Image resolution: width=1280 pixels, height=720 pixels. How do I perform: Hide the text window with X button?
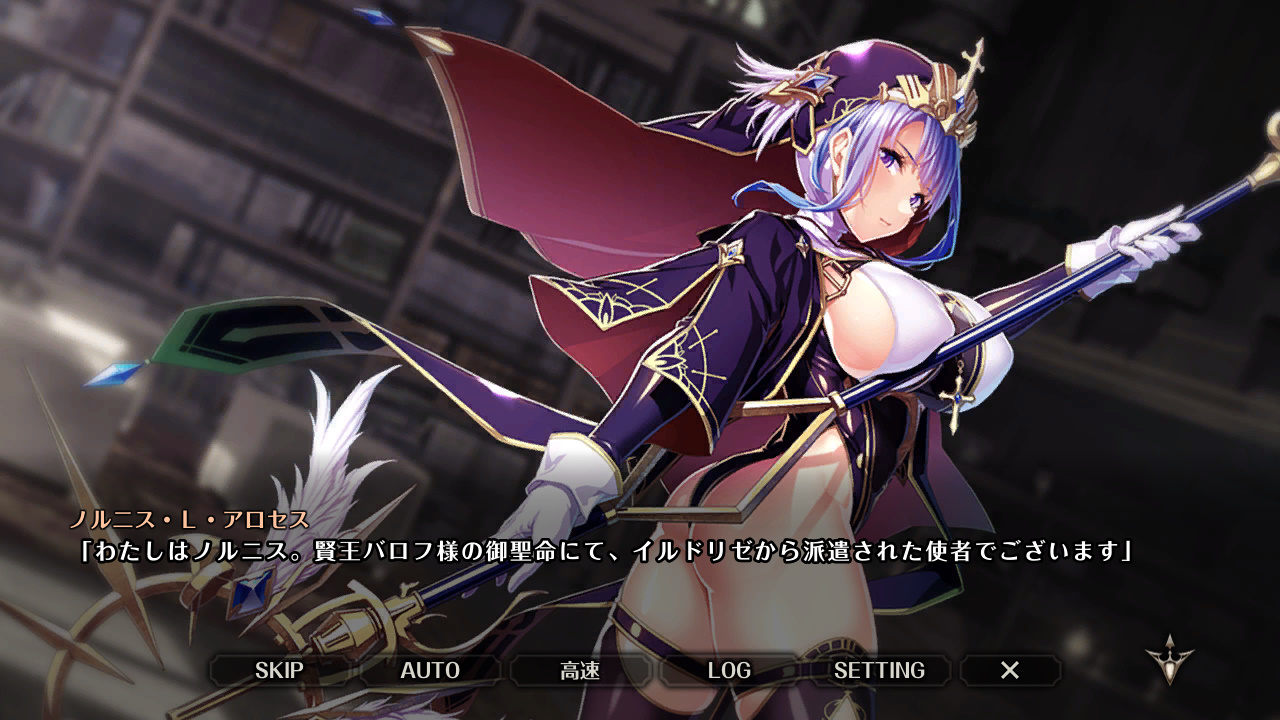click(1010, 670)
